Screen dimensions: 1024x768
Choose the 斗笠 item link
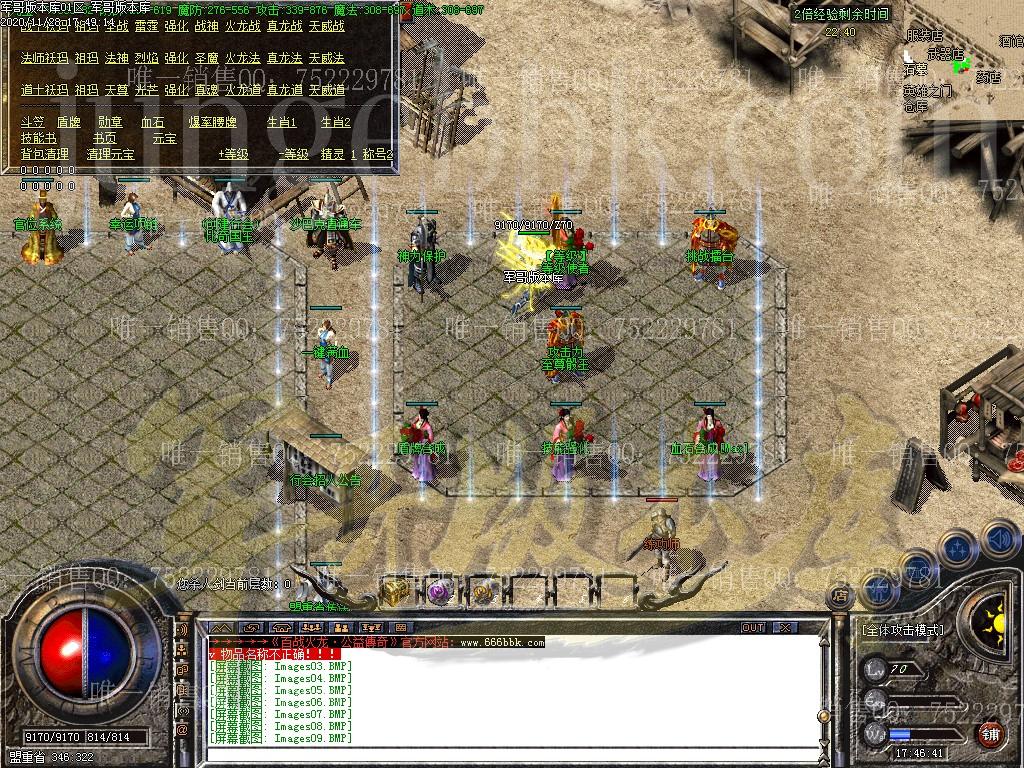point(33,122)
